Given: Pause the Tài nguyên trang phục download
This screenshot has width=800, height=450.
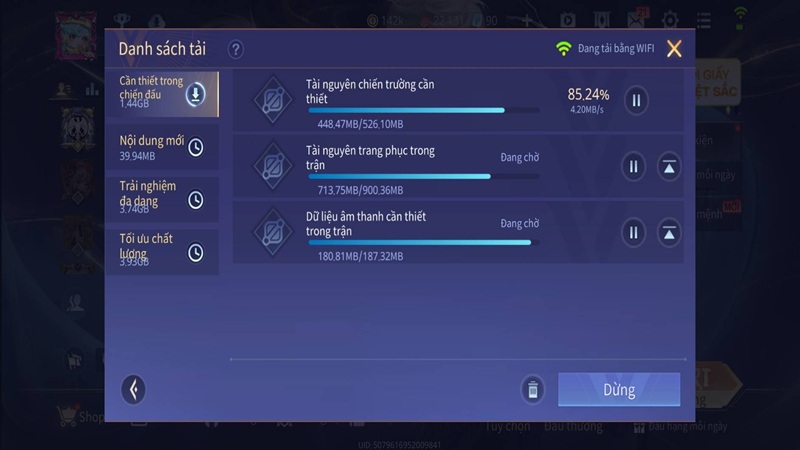Looking at the screenshot, I should coord(632,167).
